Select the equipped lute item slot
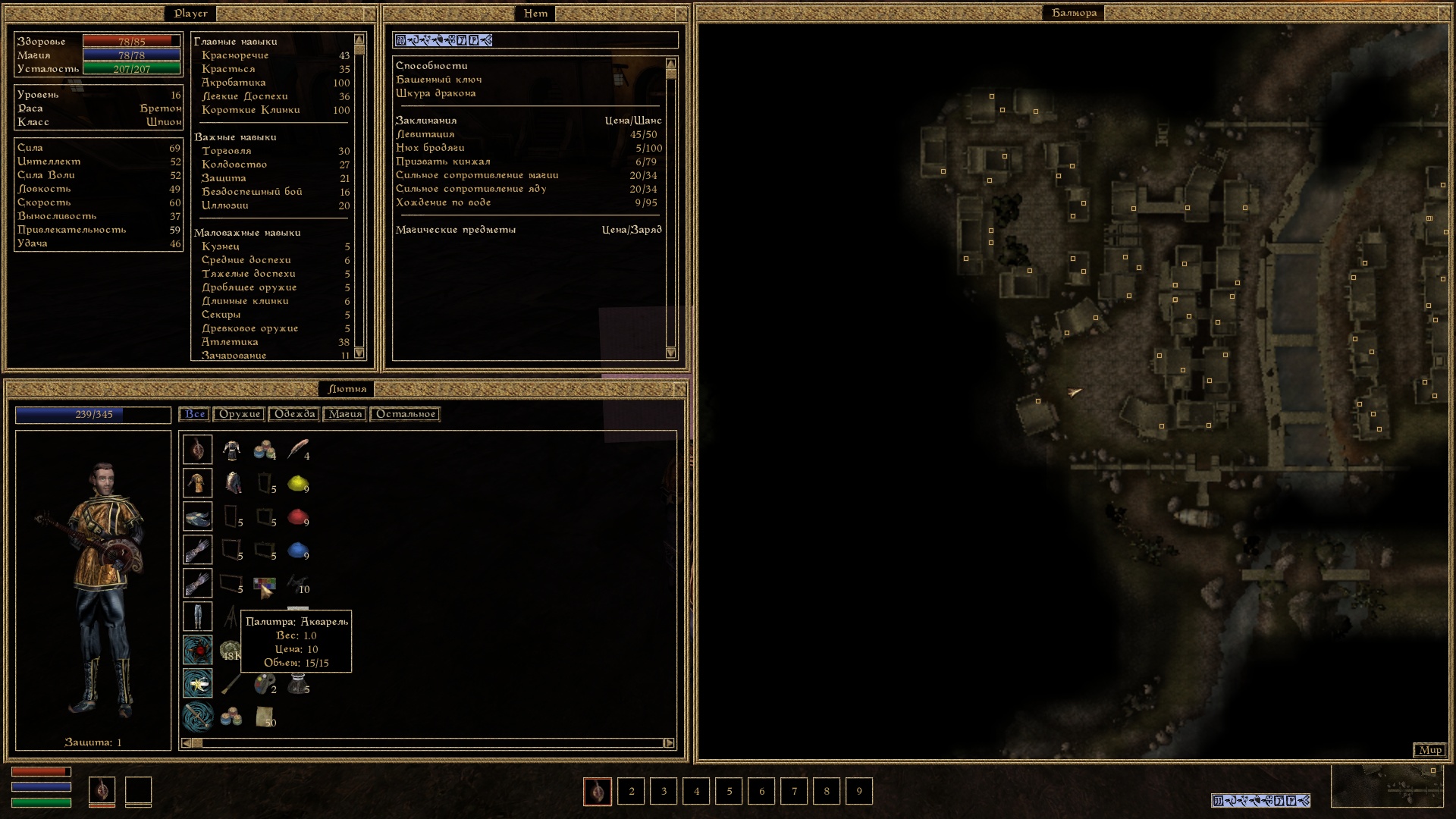The height and width of the screenshot is (819, 1456). coord(197,450)
